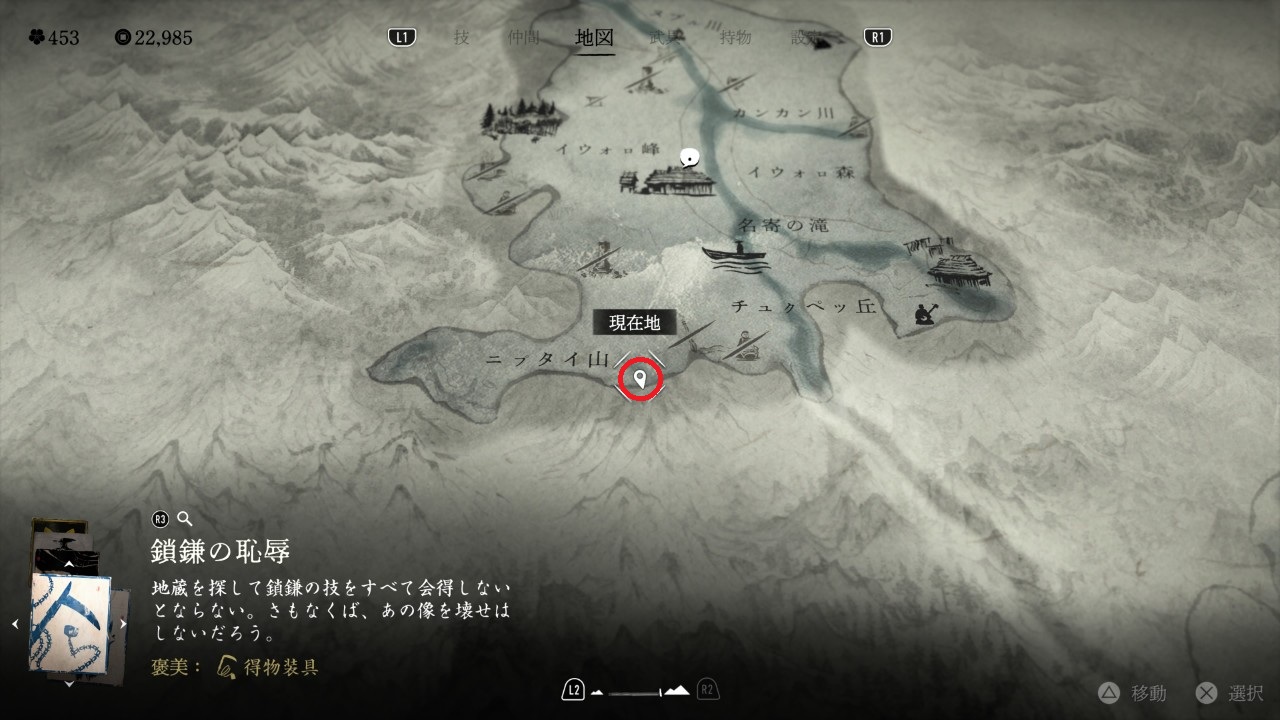Screen dimensions: 1280x720
Task: Choose the boat icon near 名寄の滝
Action: pyautogui.click(x=736, y=257)
